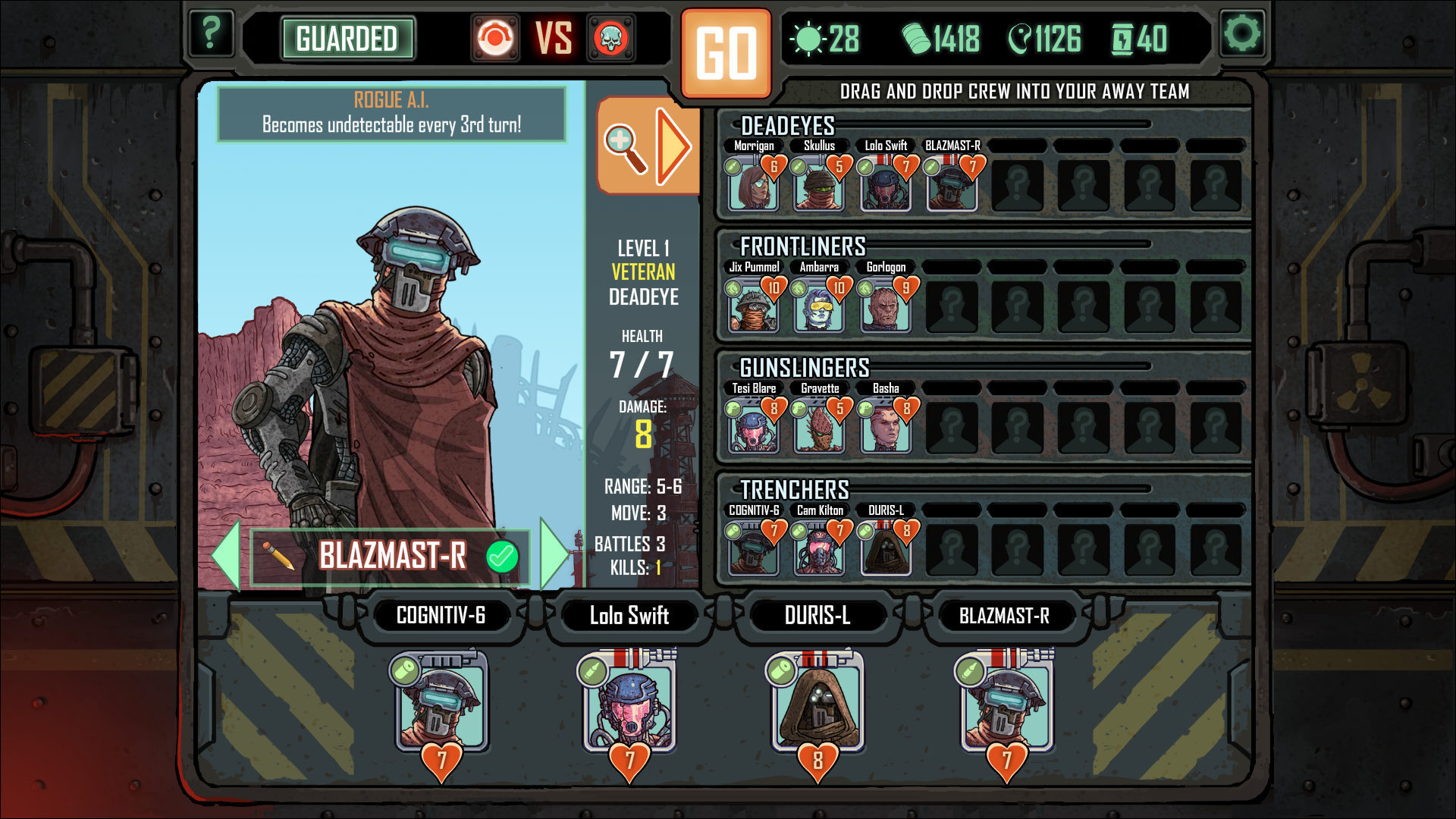The height and width of the screenshot is (819, 1456).
Task: Click COGNITIV-6's away team card
Action: (x=441, y=701)
